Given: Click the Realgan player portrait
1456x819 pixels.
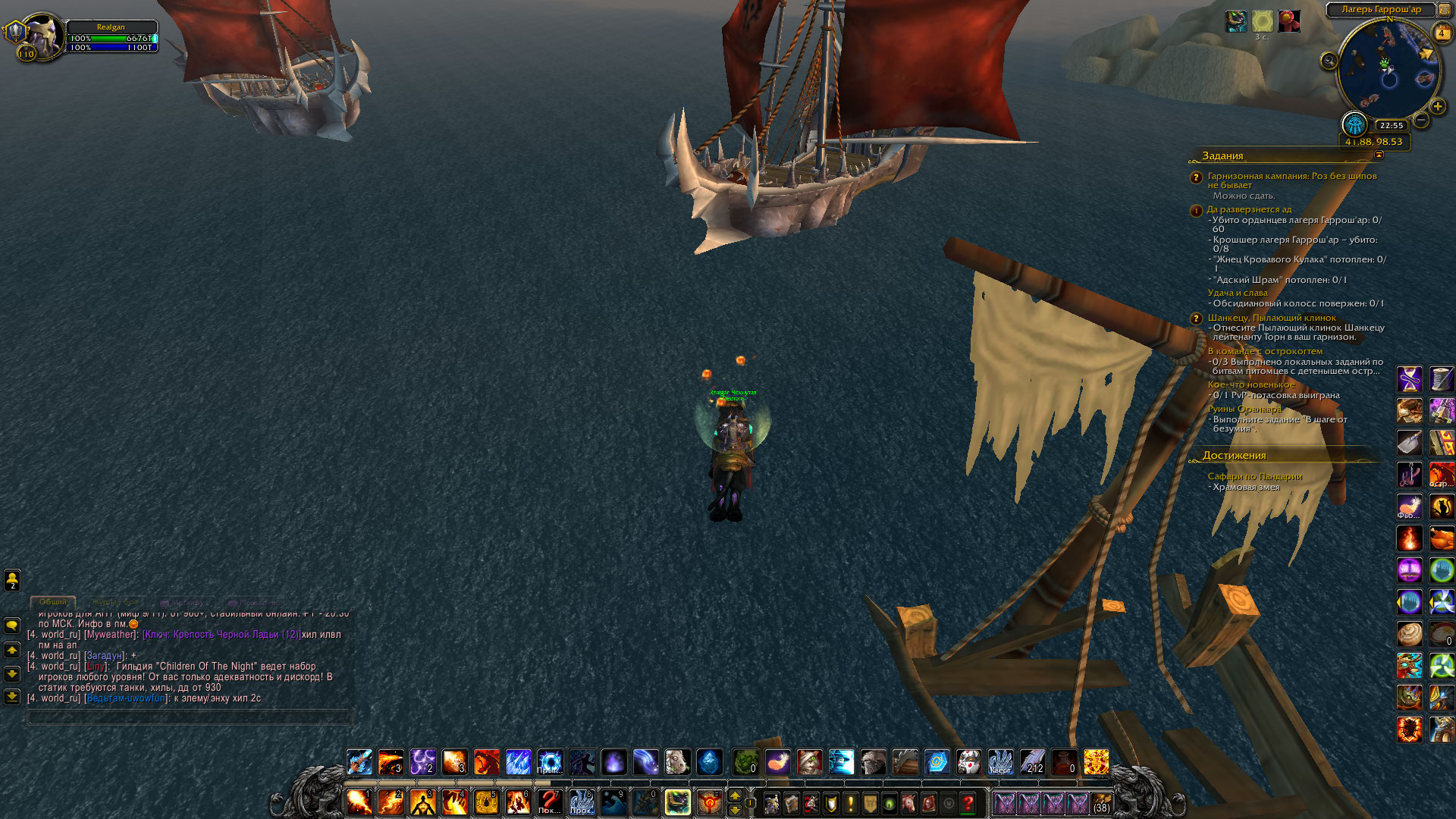Looking at the screenshot, I should click(x=42, y=36).
